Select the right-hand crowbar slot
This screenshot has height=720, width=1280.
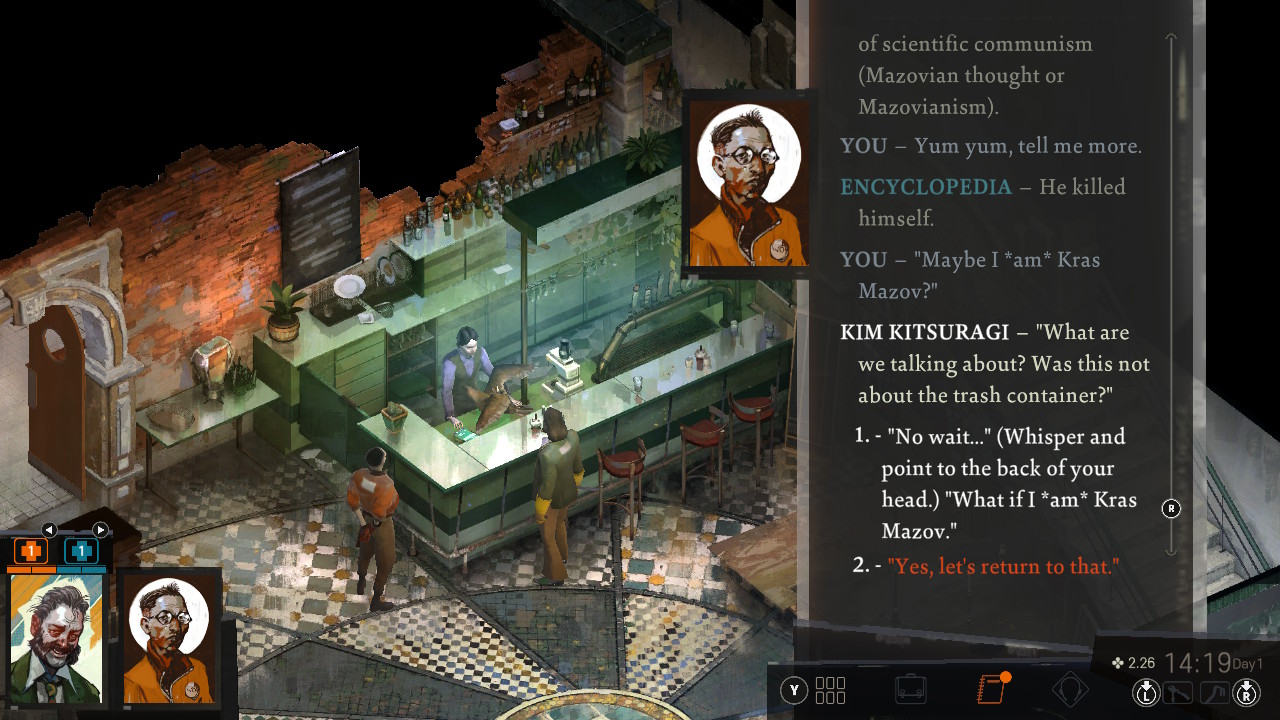point(1214,691)
